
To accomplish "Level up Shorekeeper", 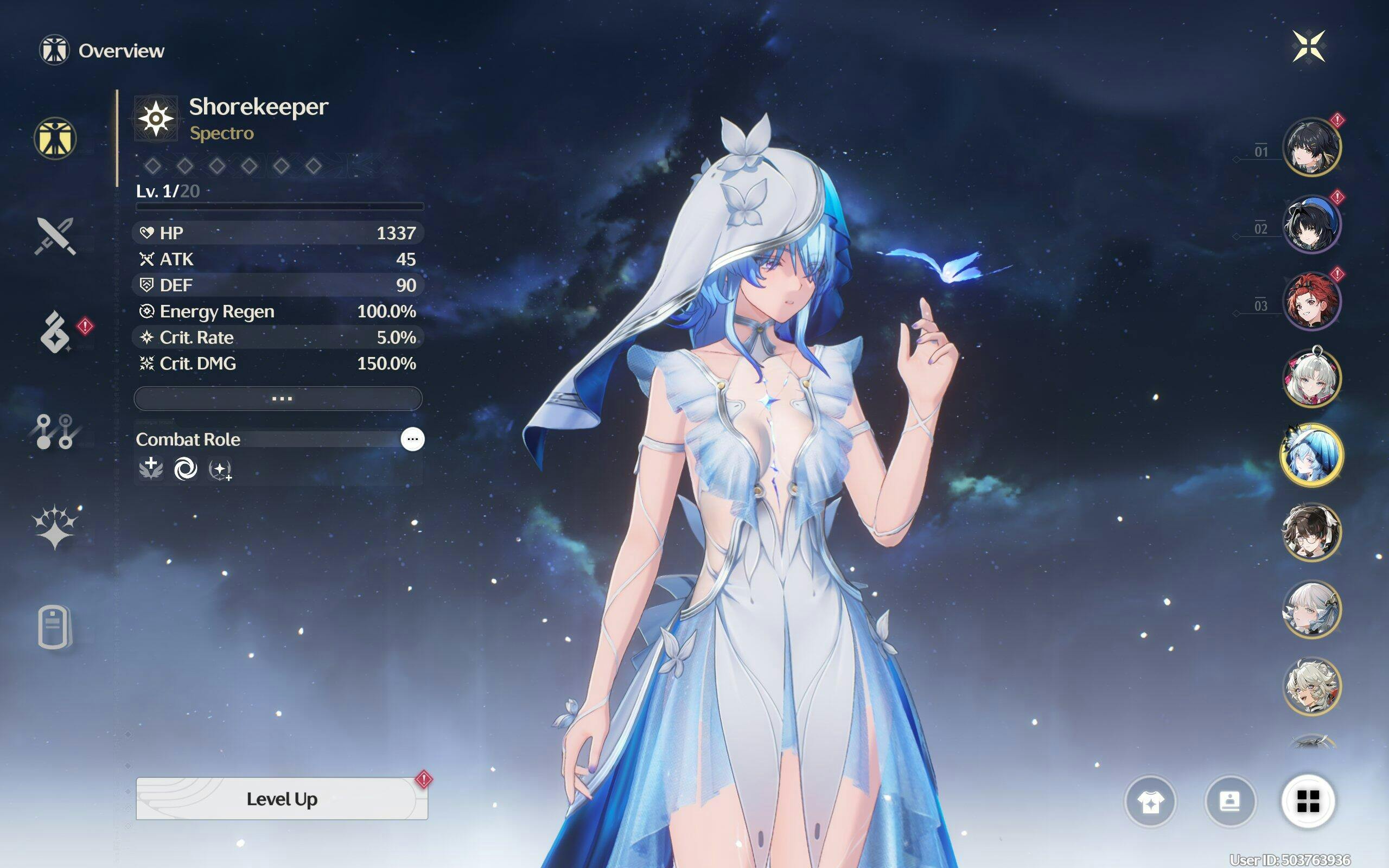I will [281, 799].
